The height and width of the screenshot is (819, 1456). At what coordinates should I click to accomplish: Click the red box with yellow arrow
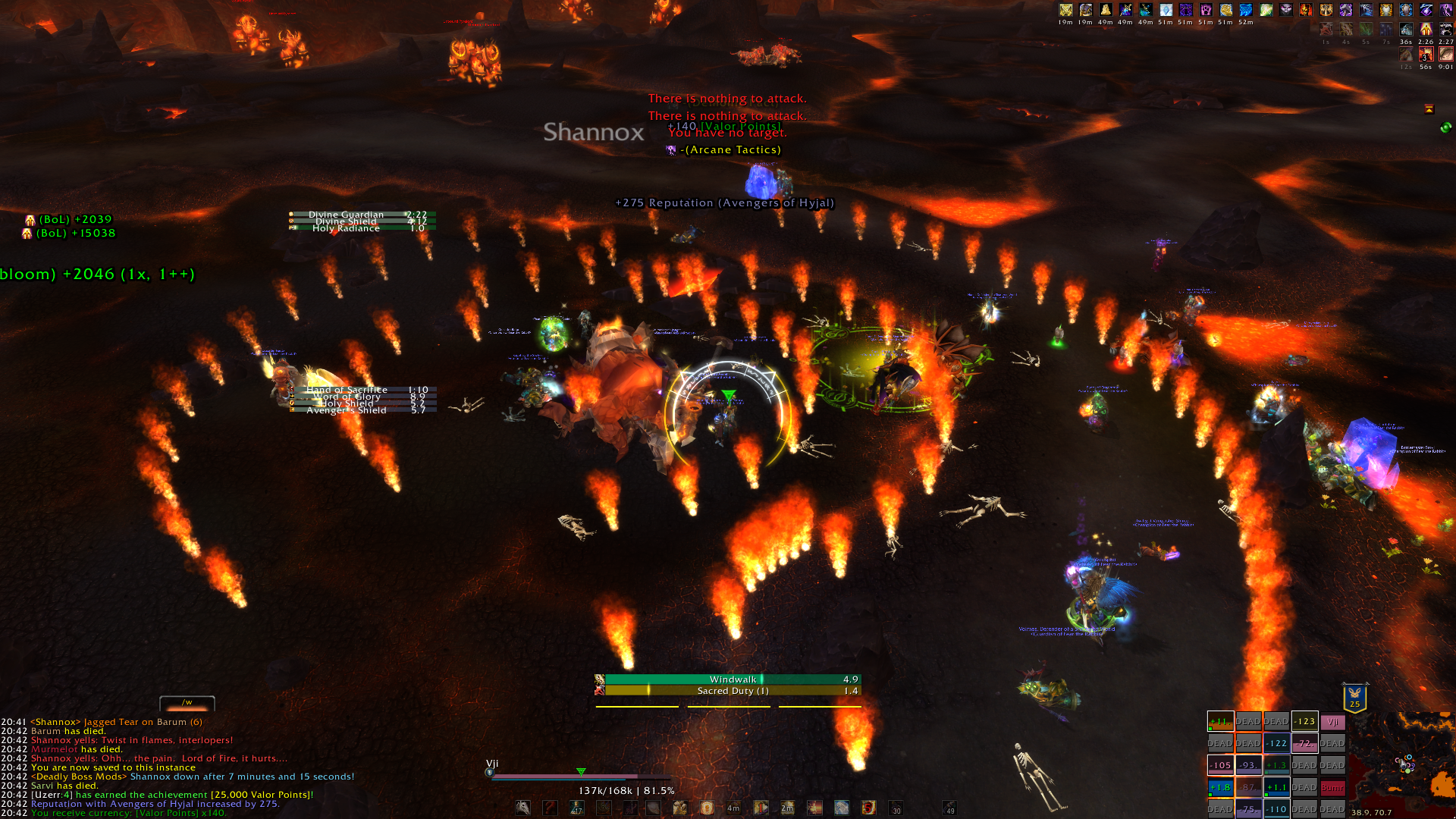click(1429, 109)
